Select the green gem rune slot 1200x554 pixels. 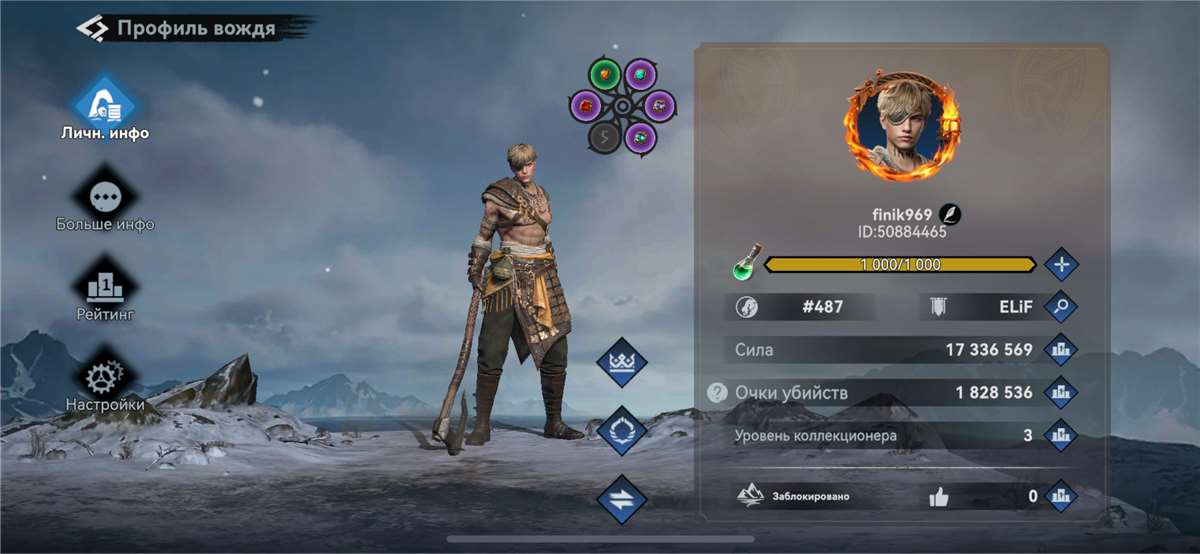coord(604,74)
